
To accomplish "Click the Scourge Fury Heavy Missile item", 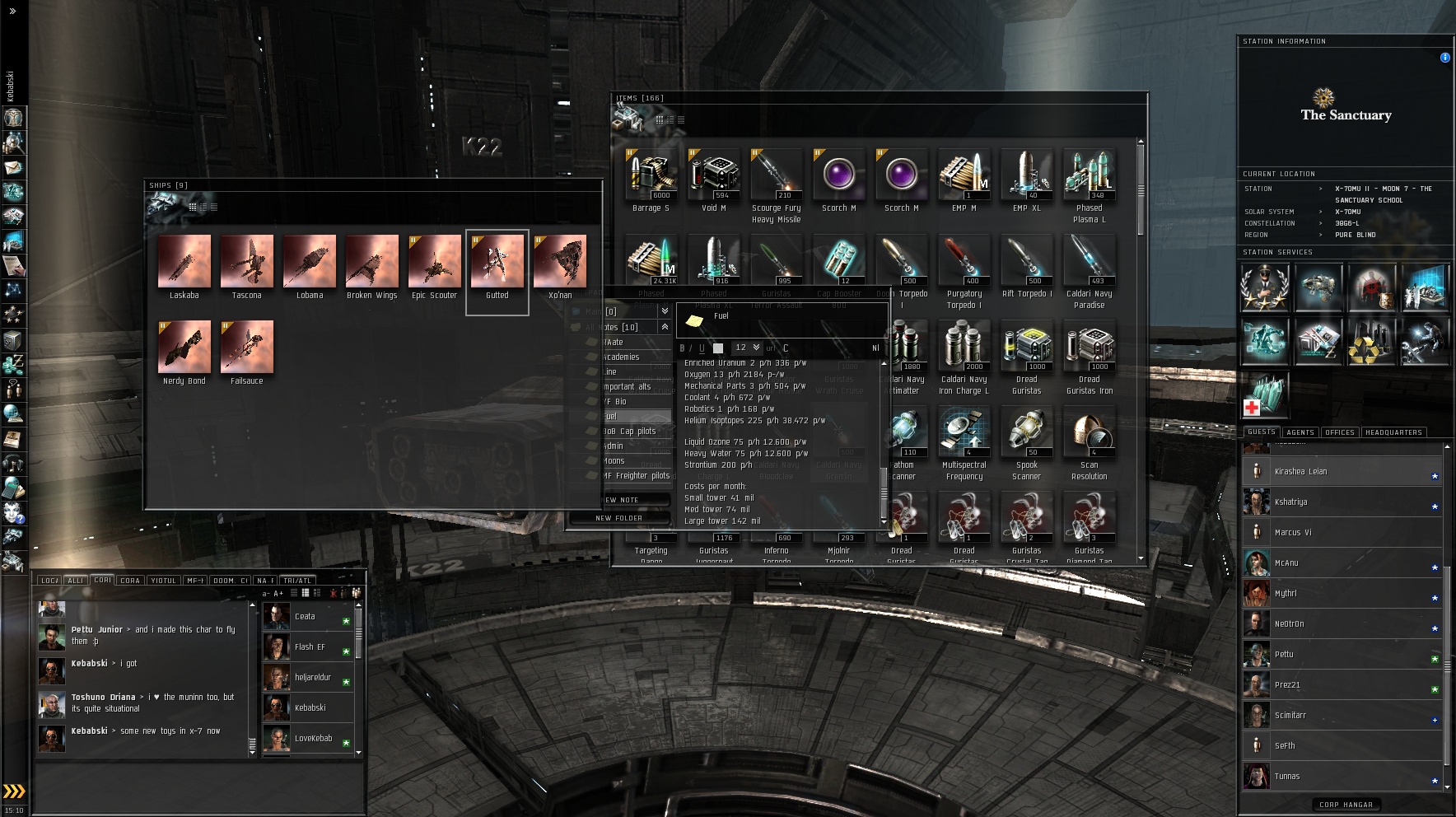I will [776, 175].
